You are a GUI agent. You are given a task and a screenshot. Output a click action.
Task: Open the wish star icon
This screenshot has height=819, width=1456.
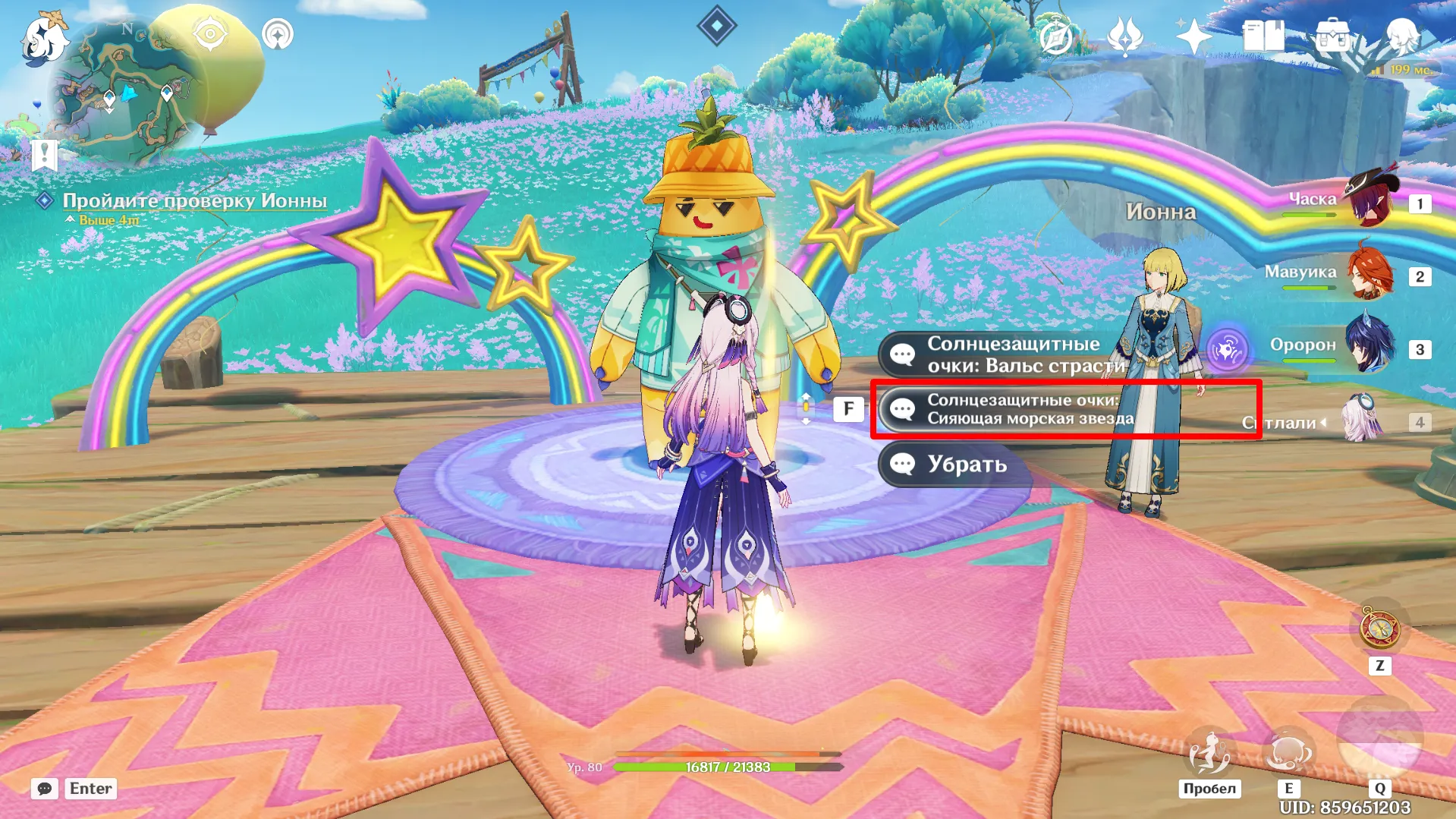1193,36
